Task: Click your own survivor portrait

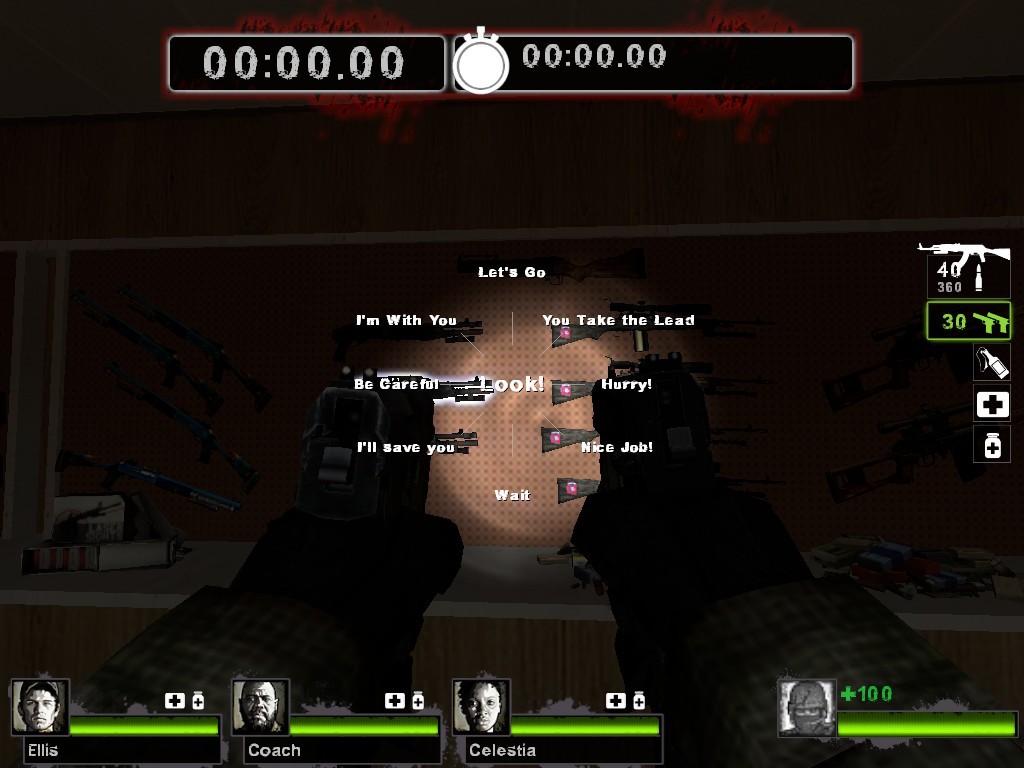Action: [806, 708]
